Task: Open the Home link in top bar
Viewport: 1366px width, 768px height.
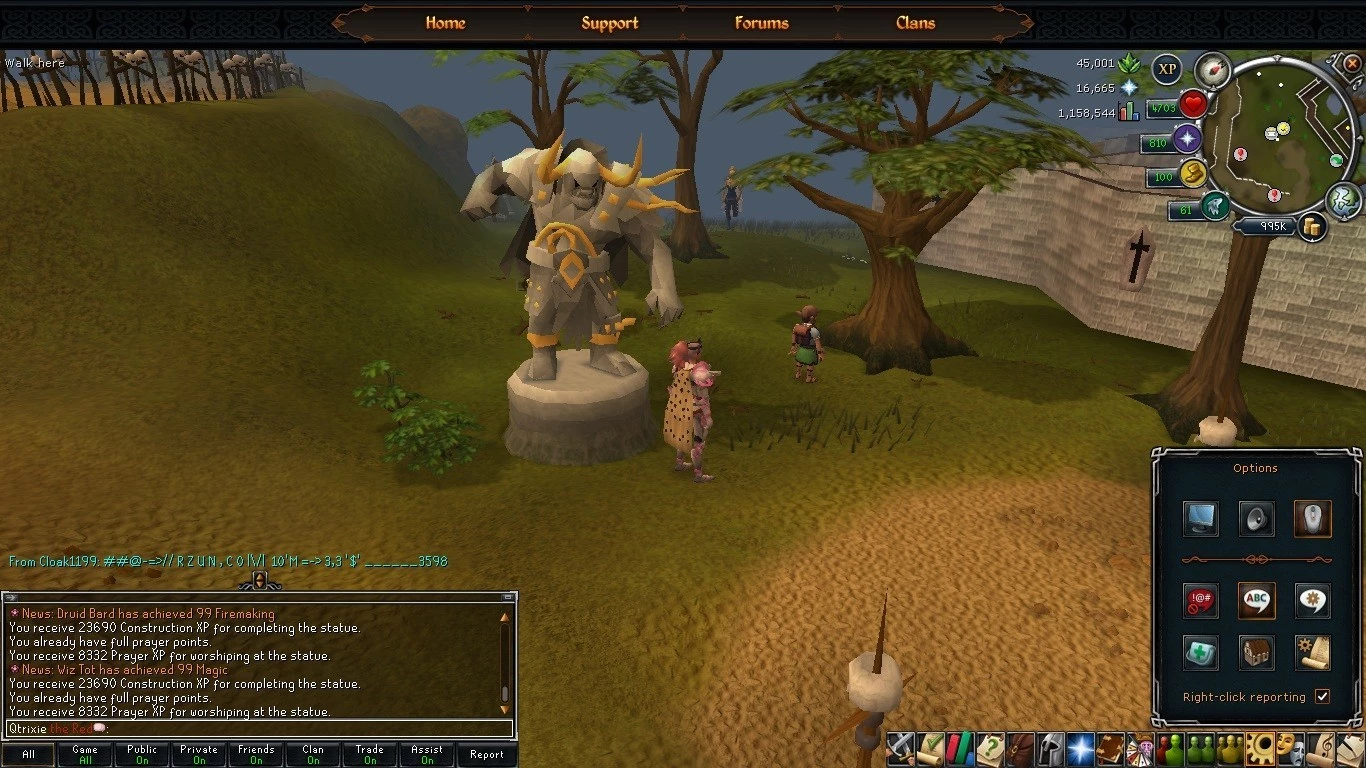Action: (445, 23)
